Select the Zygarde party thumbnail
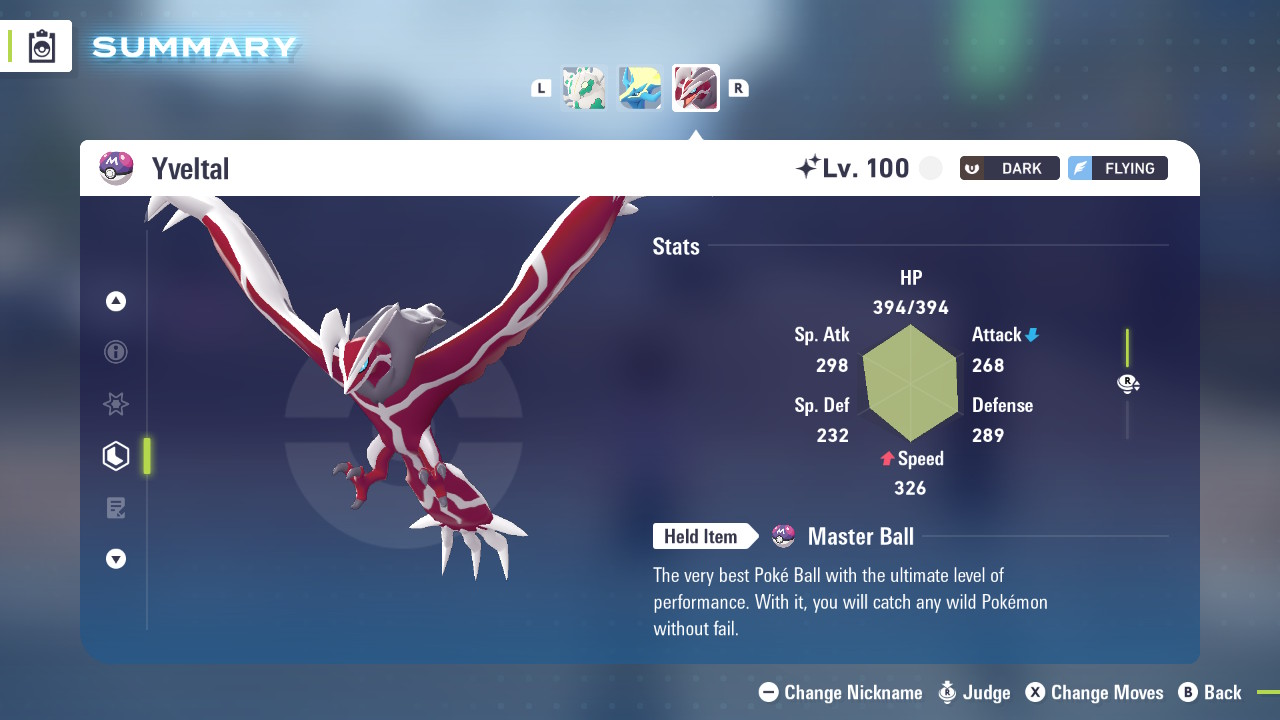 pos(584,88)
